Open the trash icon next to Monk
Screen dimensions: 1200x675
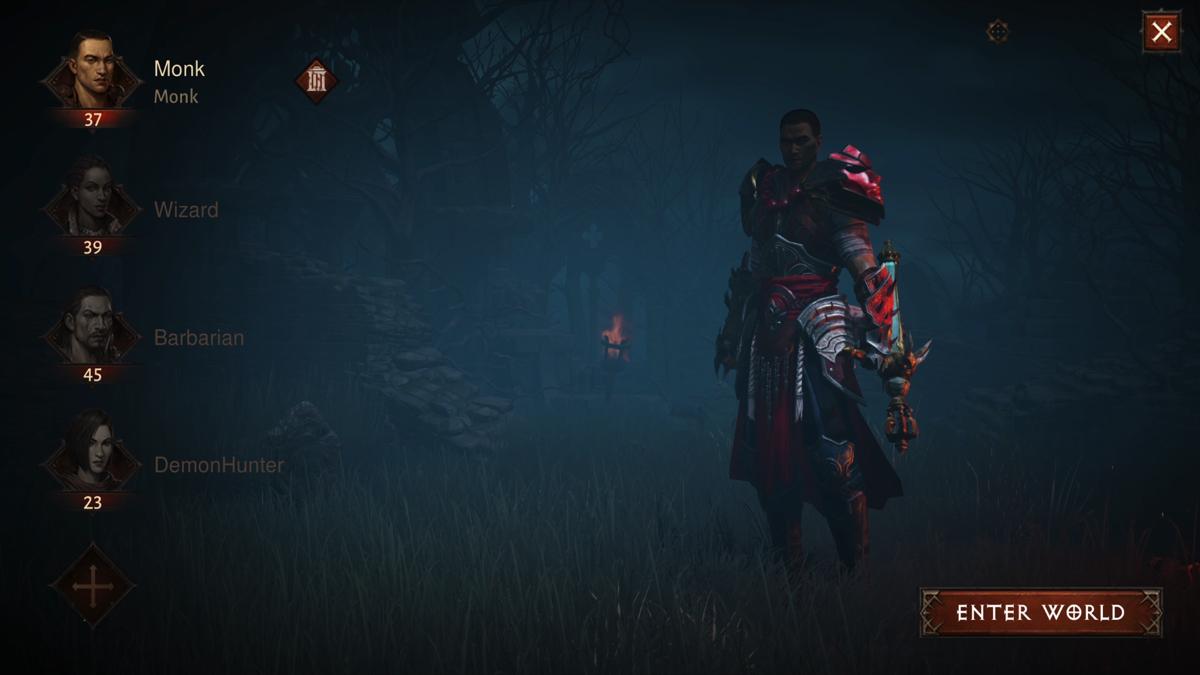point(317,81)
